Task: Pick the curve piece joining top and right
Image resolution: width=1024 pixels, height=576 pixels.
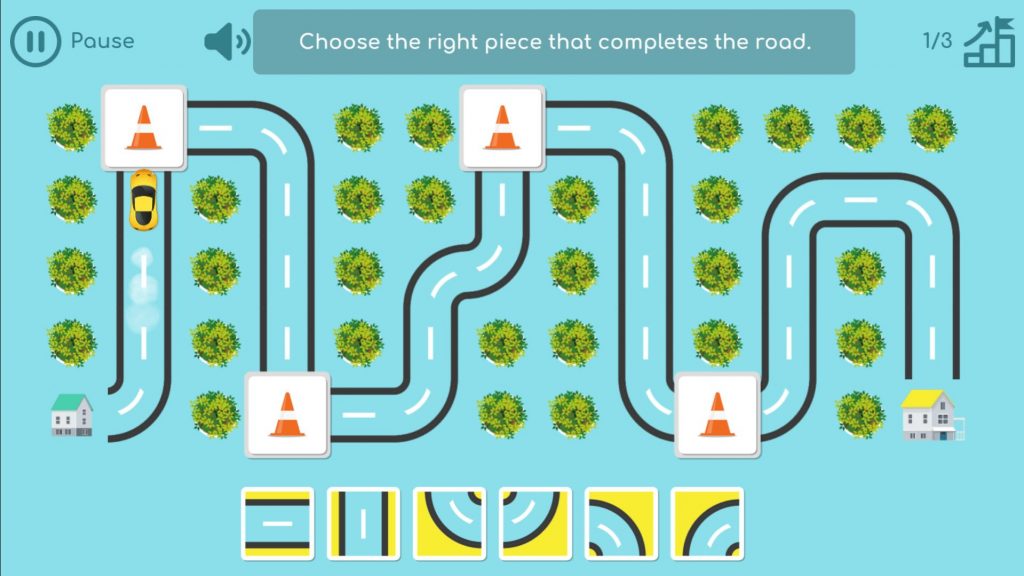Action: (449, 522)
